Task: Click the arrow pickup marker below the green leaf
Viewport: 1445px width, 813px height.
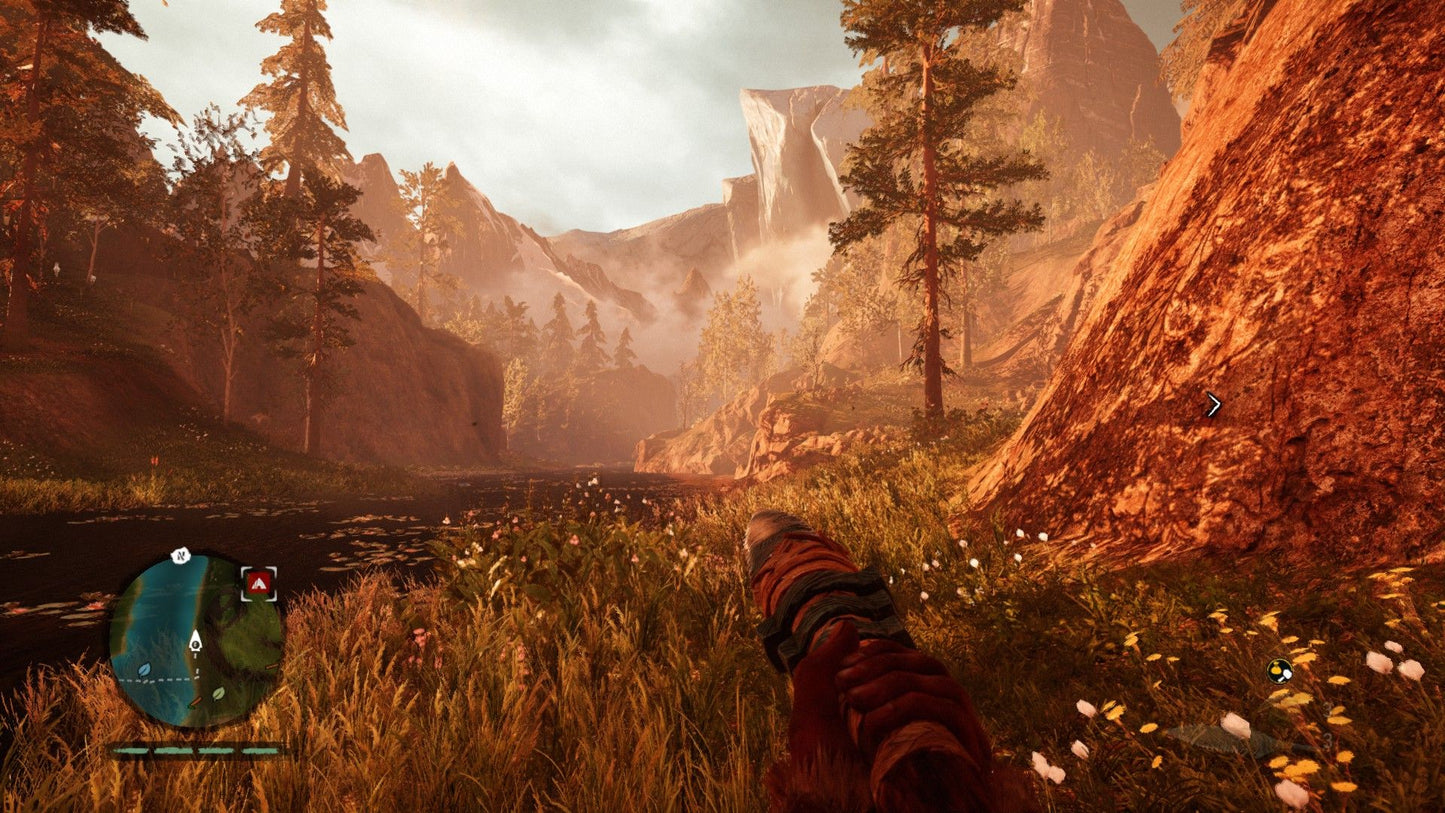Action: click(198, 702)
